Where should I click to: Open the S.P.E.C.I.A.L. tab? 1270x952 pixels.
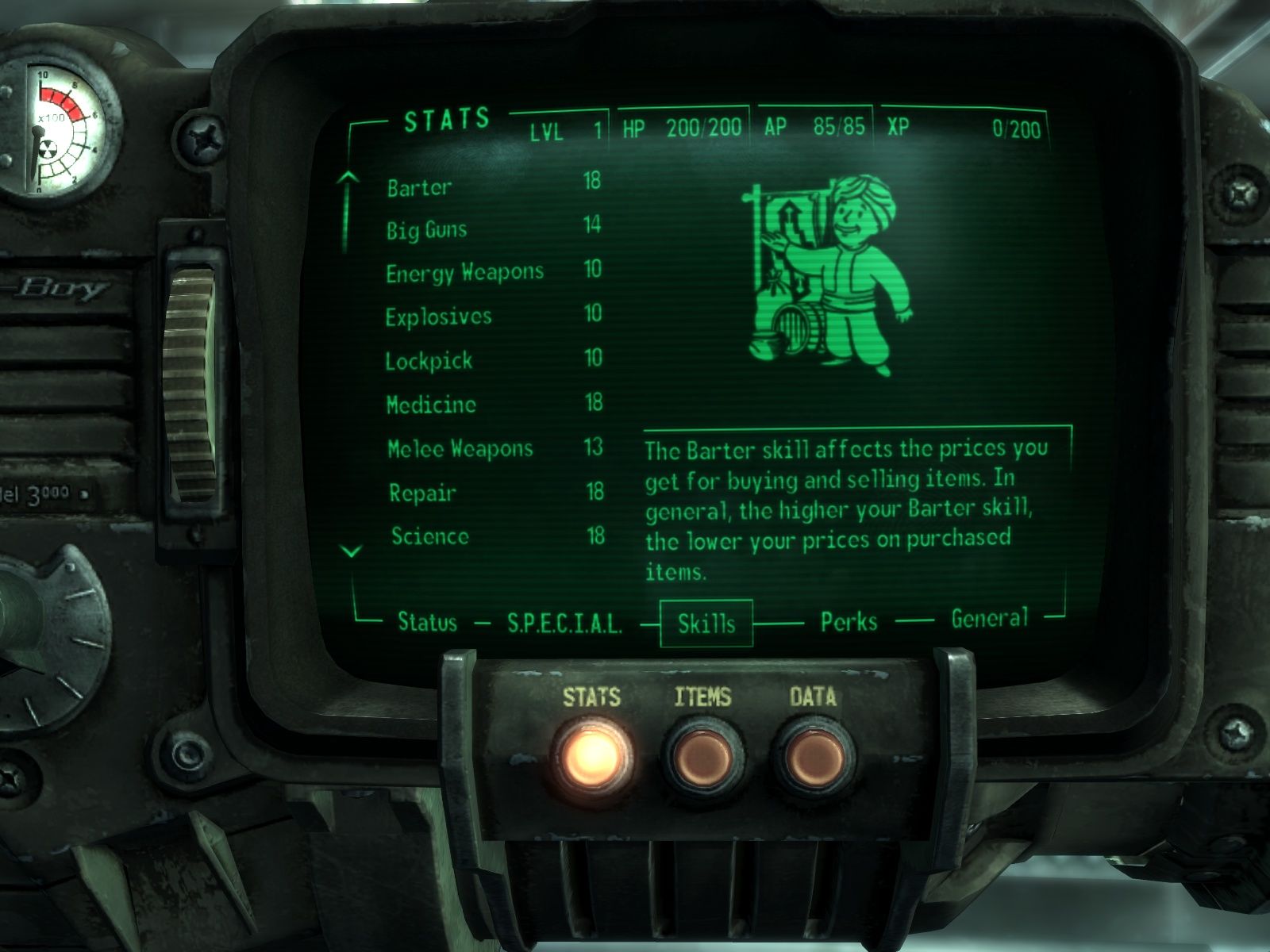point(564,624)
